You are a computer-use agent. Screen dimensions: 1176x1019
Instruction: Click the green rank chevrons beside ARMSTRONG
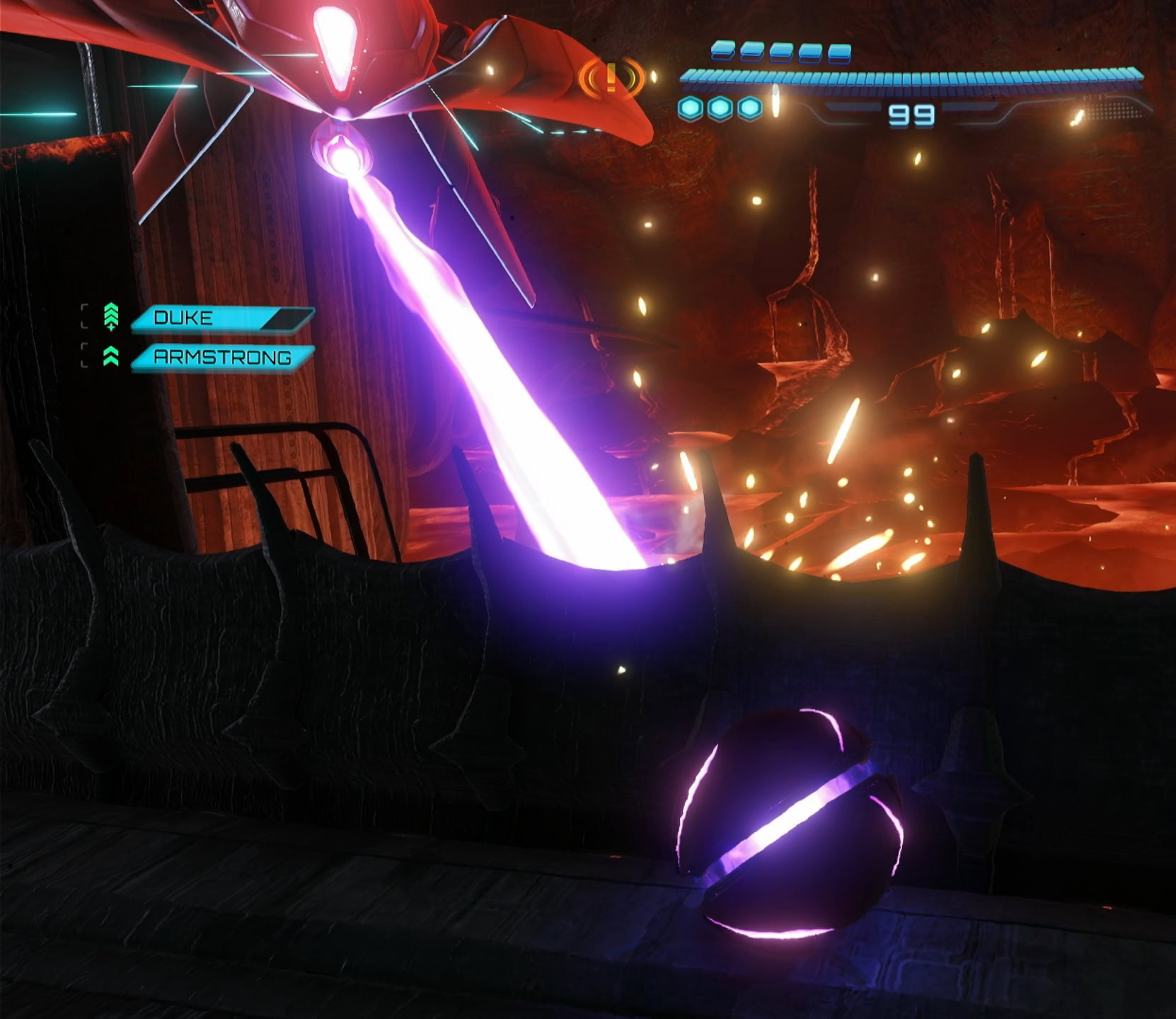pyautogui.click(x=111, y=357)
